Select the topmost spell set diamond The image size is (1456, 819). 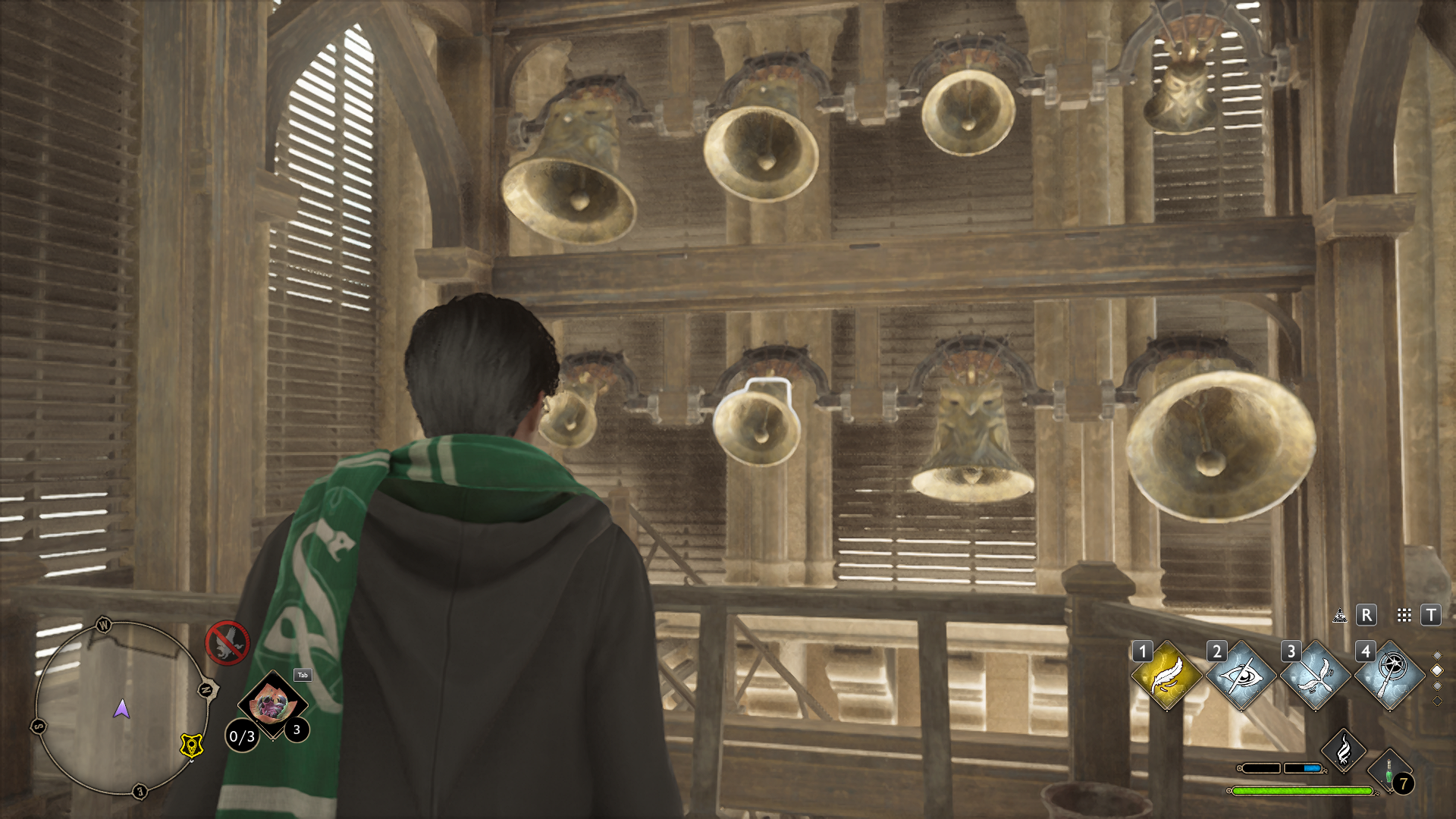(x=1437, y=654)
